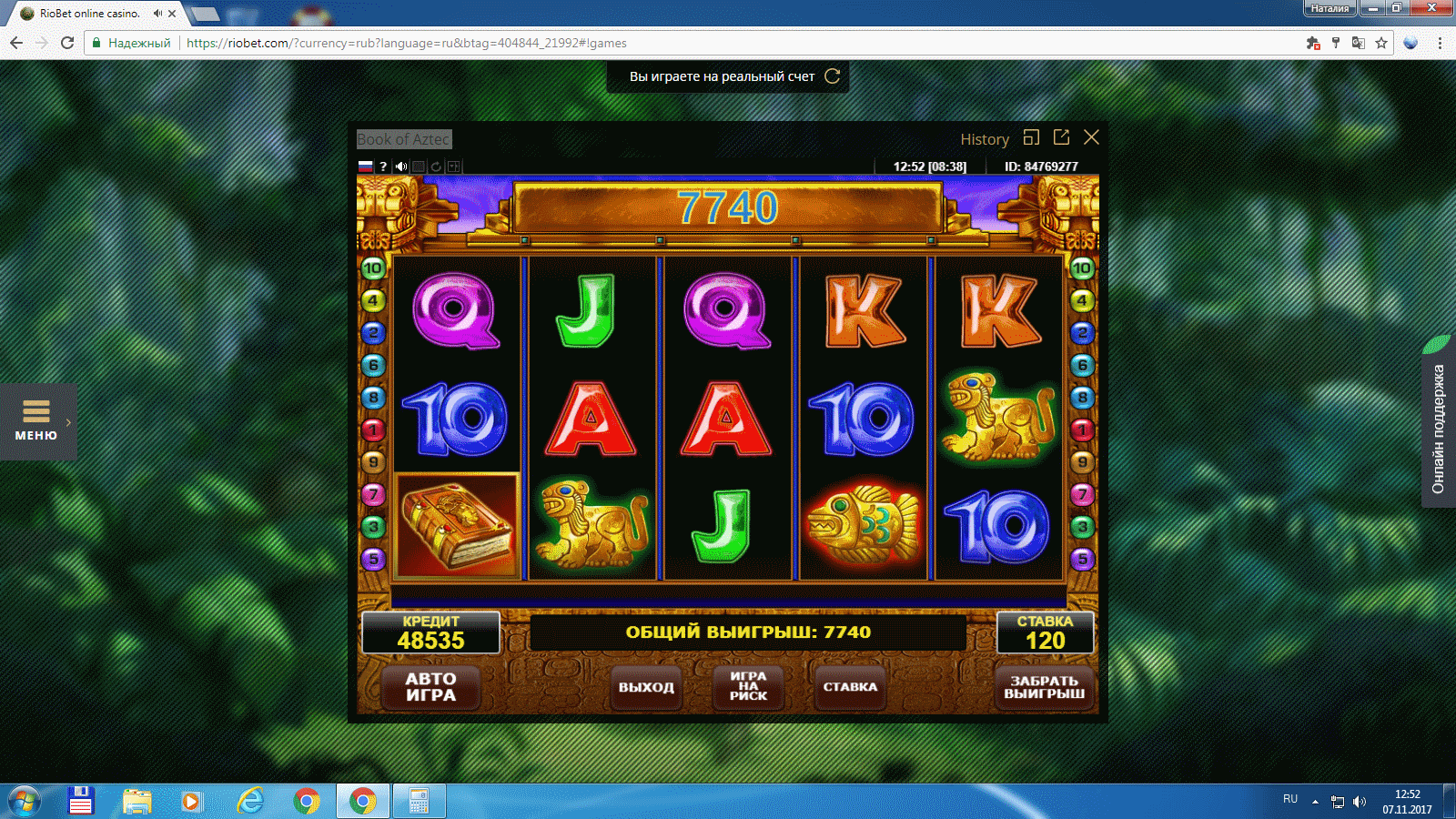1456x819 pixels.
Task: Open game in a new window
Action: click(x=1061, y=137)
